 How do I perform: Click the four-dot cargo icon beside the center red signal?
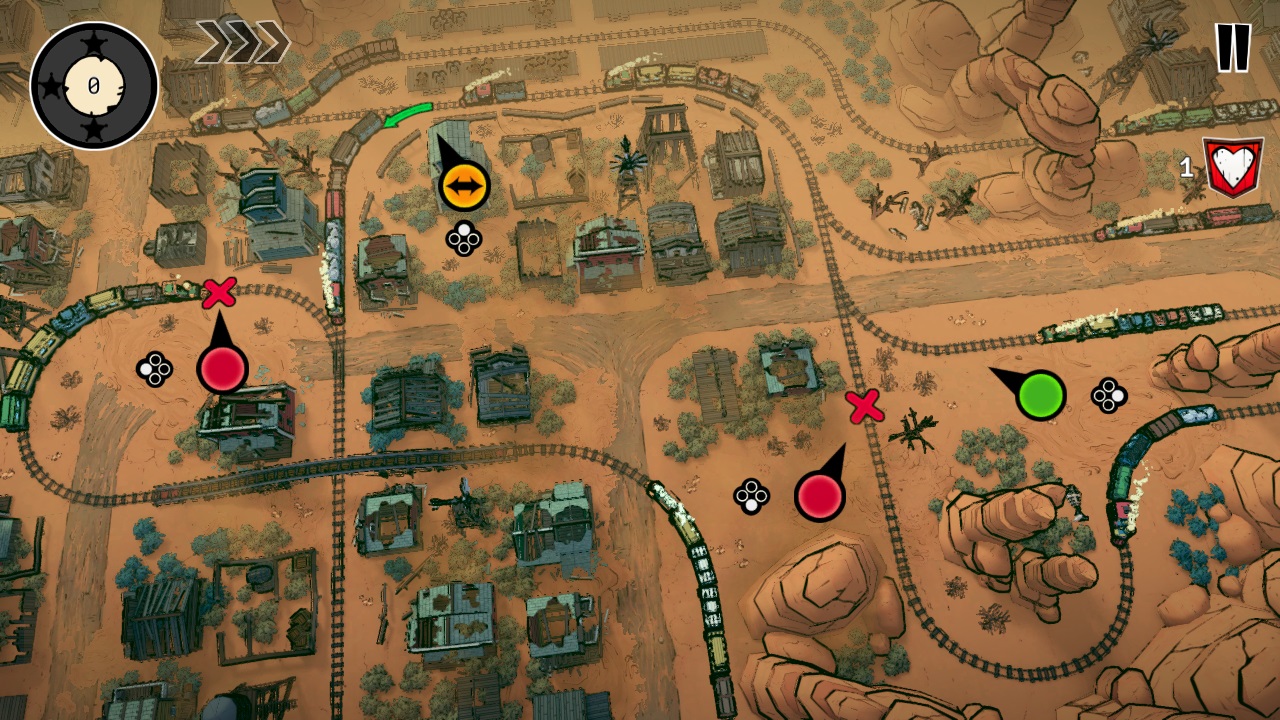(750, 495)
